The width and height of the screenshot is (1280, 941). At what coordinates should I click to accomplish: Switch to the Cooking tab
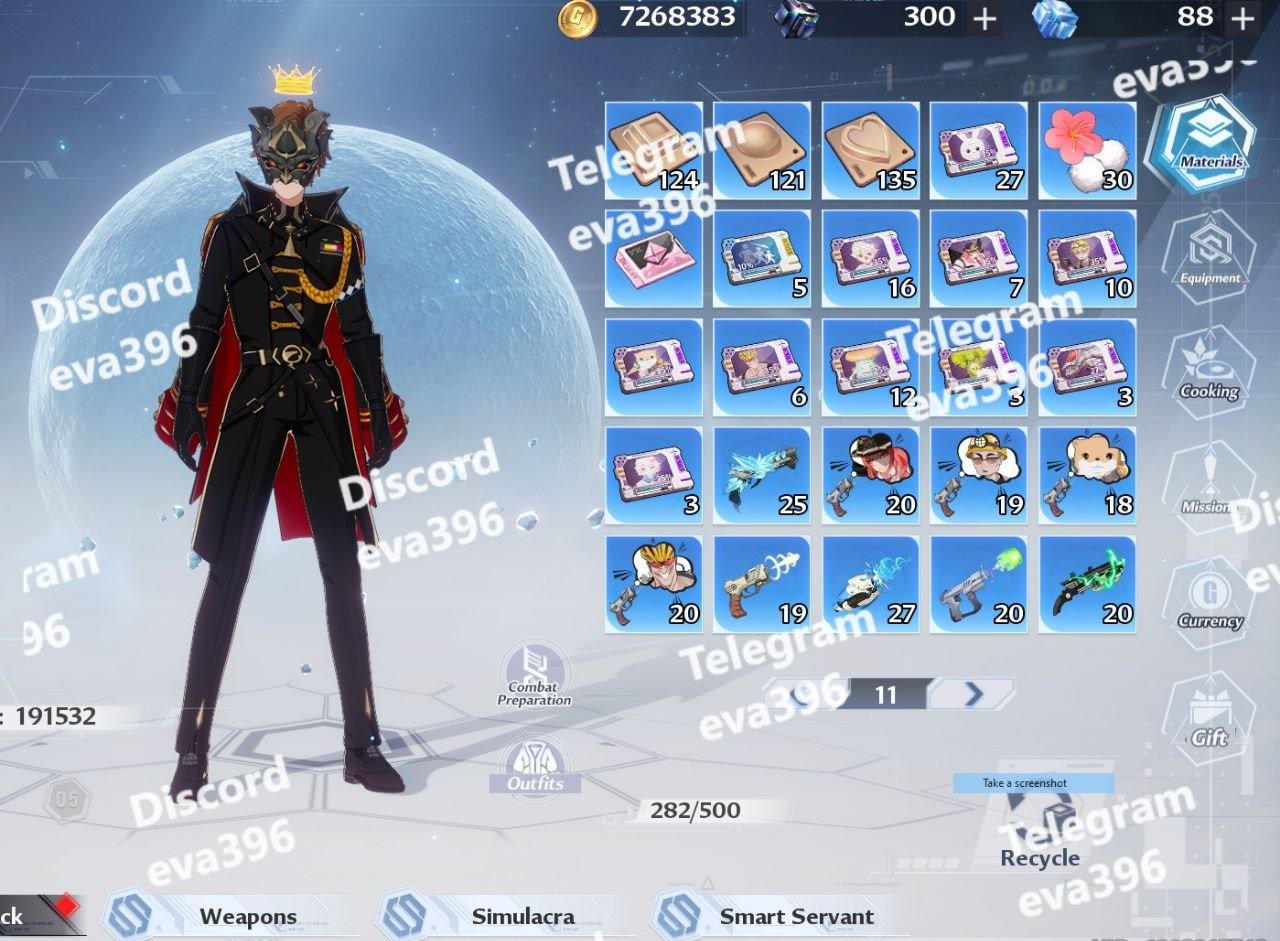coord(1209,374)
